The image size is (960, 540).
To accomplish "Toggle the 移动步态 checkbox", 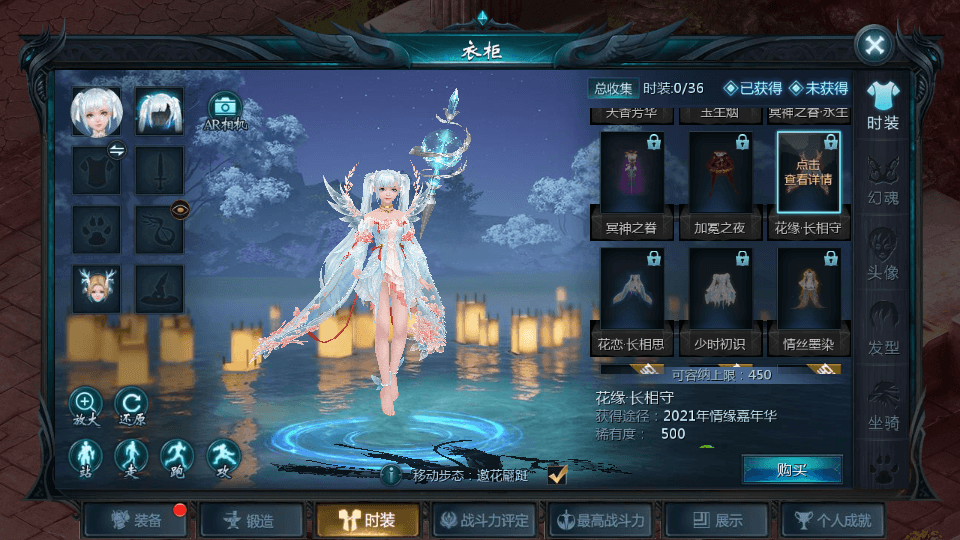I will point(558,475).
